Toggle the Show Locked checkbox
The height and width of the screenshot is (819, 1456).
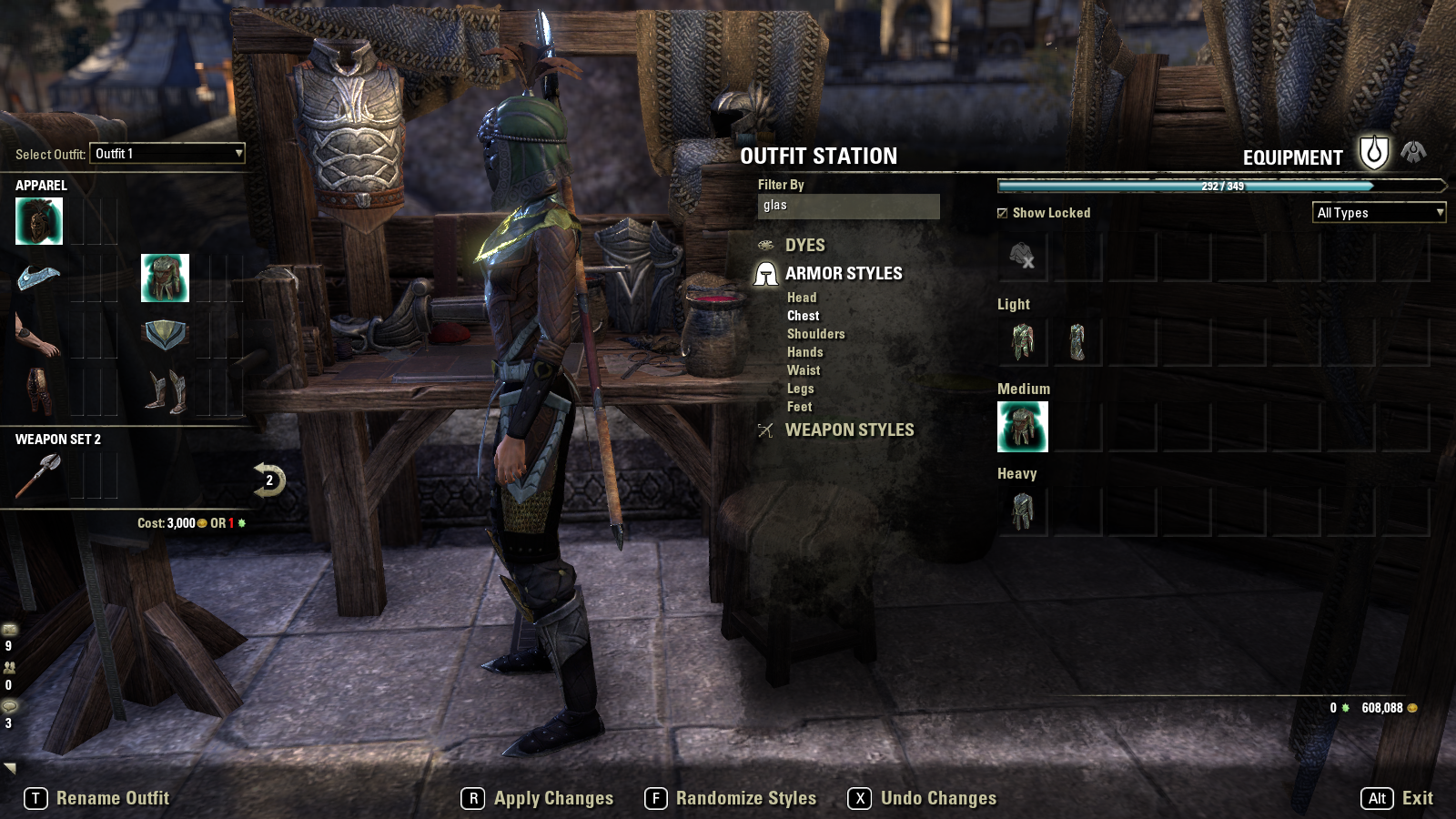[x=1003, y=213]
